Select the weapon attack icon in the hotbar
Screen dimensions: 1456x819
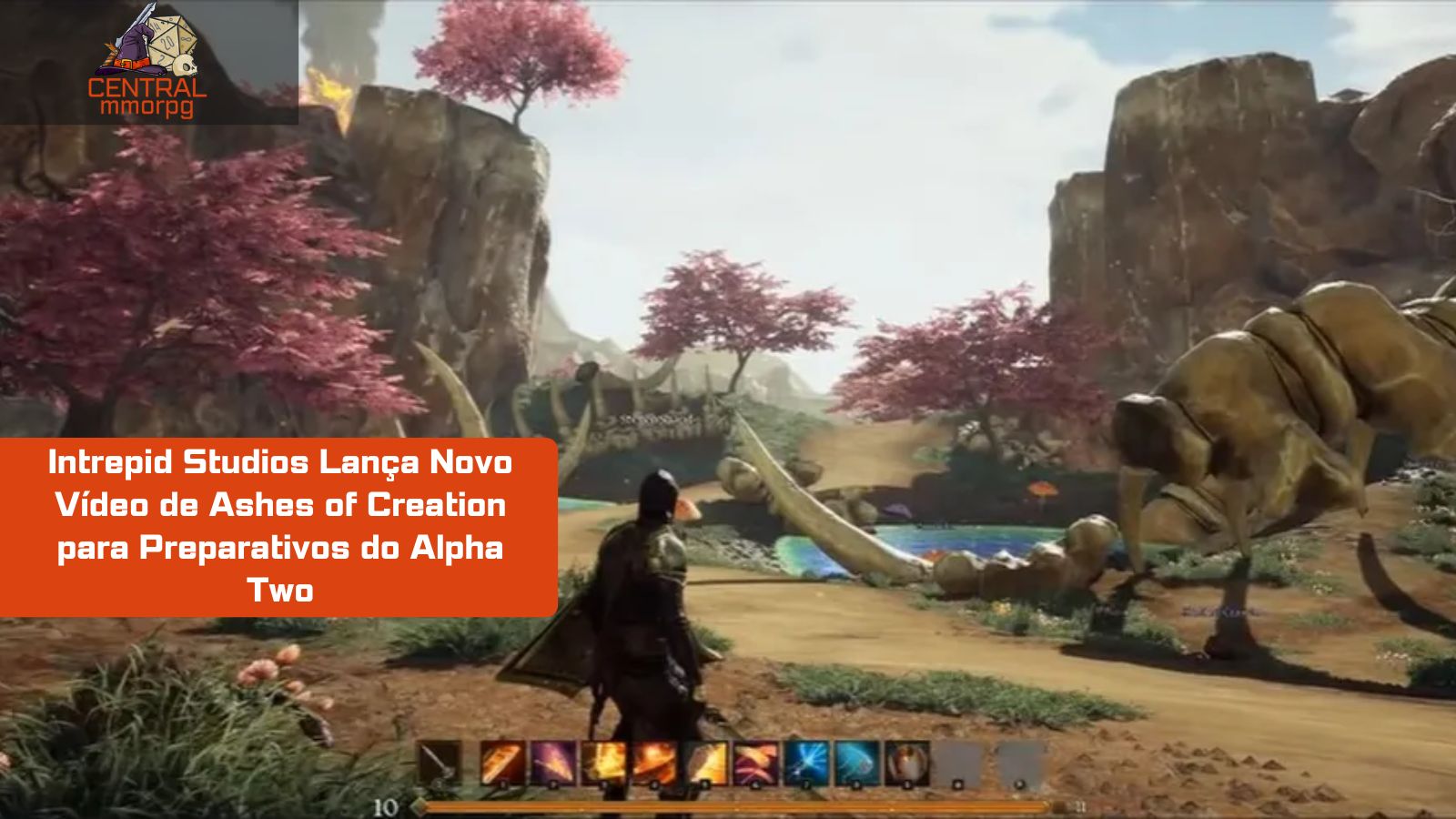pos(440,763)
